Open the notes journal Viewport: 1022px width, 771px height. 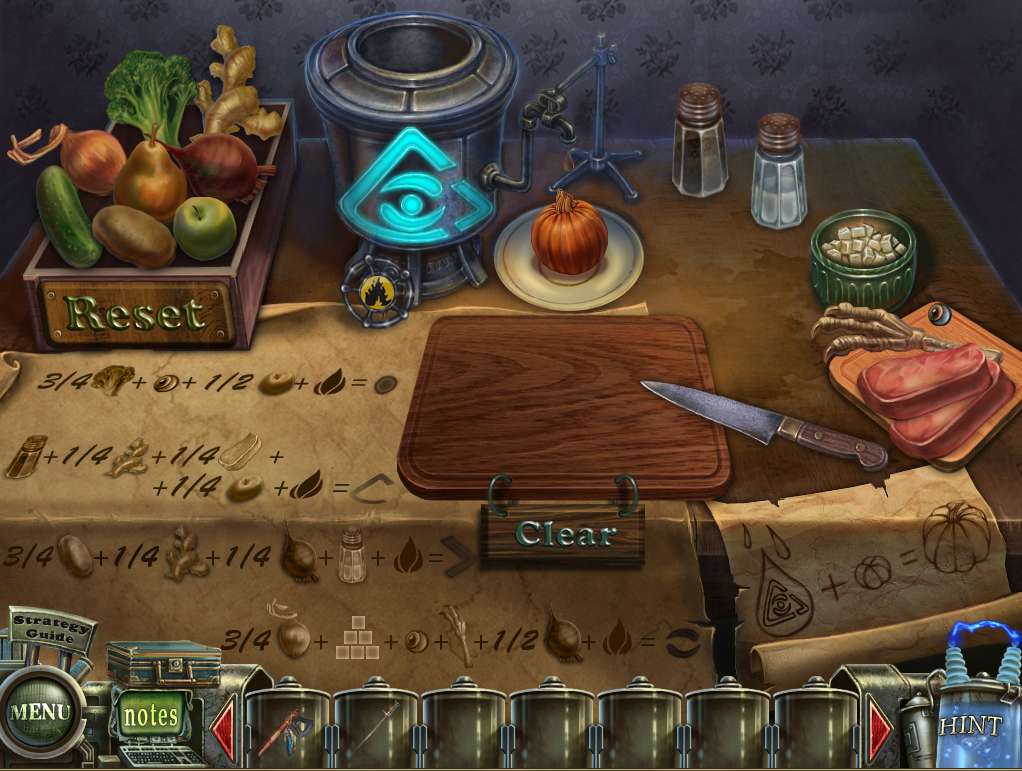[x=150, y=715]
